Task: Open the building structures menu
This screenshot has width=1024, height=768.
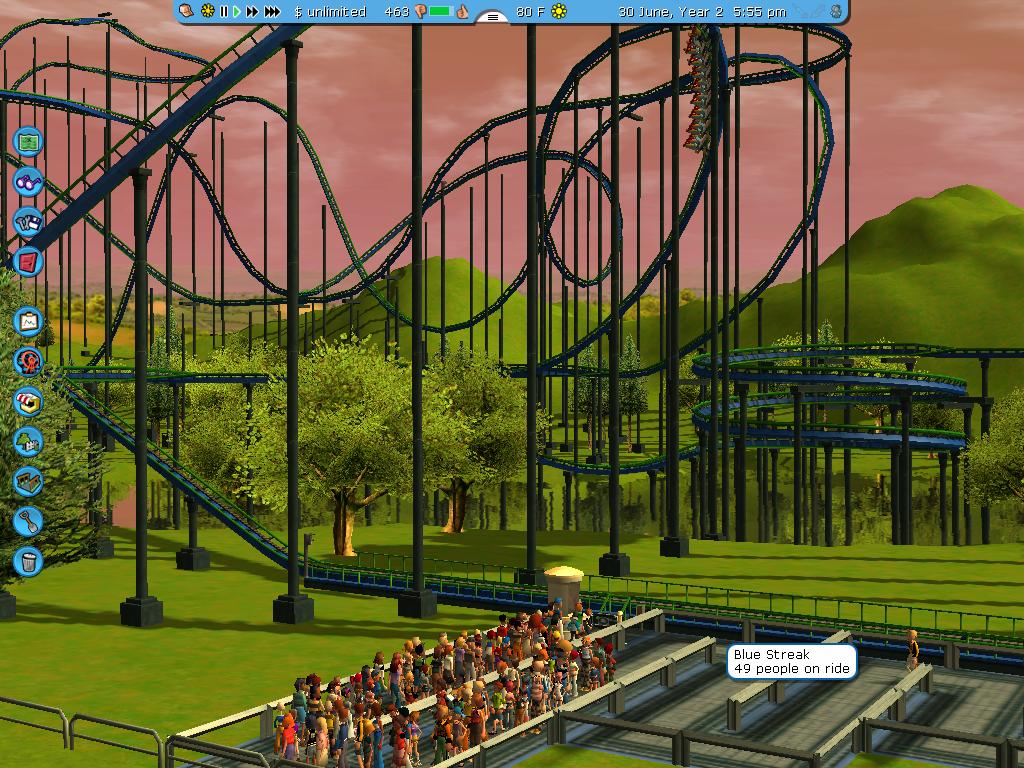Action: tap(28, 481)
